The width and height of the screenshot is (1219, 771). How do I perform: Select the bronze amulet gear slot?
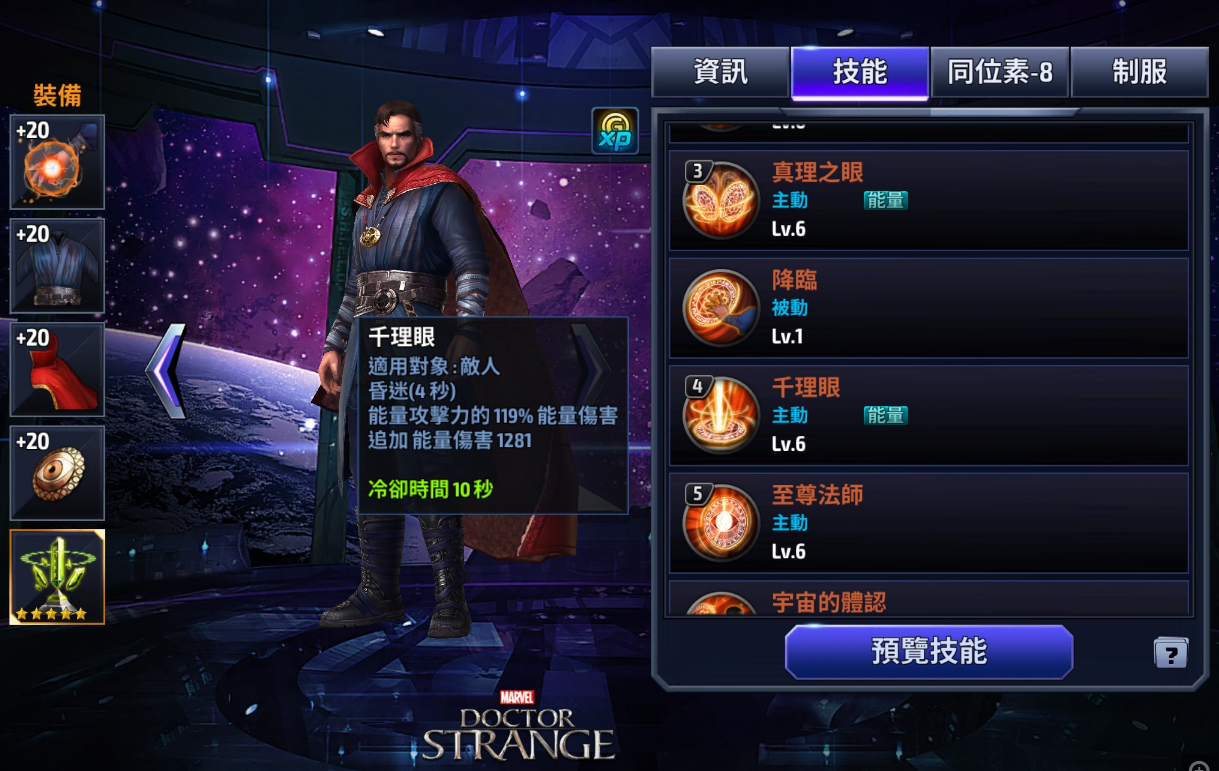(x=57, y=473)
